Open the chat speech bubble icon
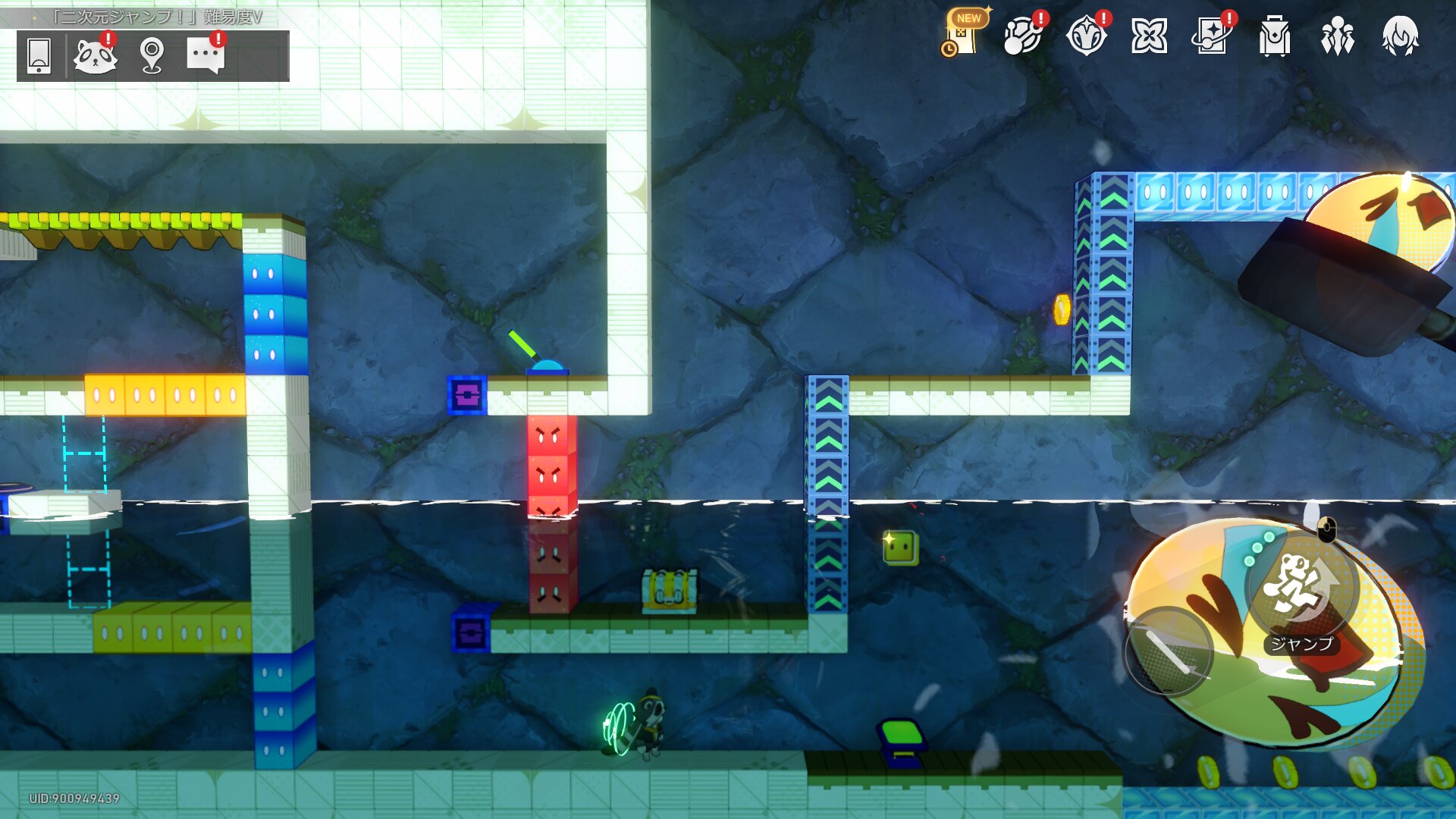This screenshot has width=1456, height=819. 206,55
